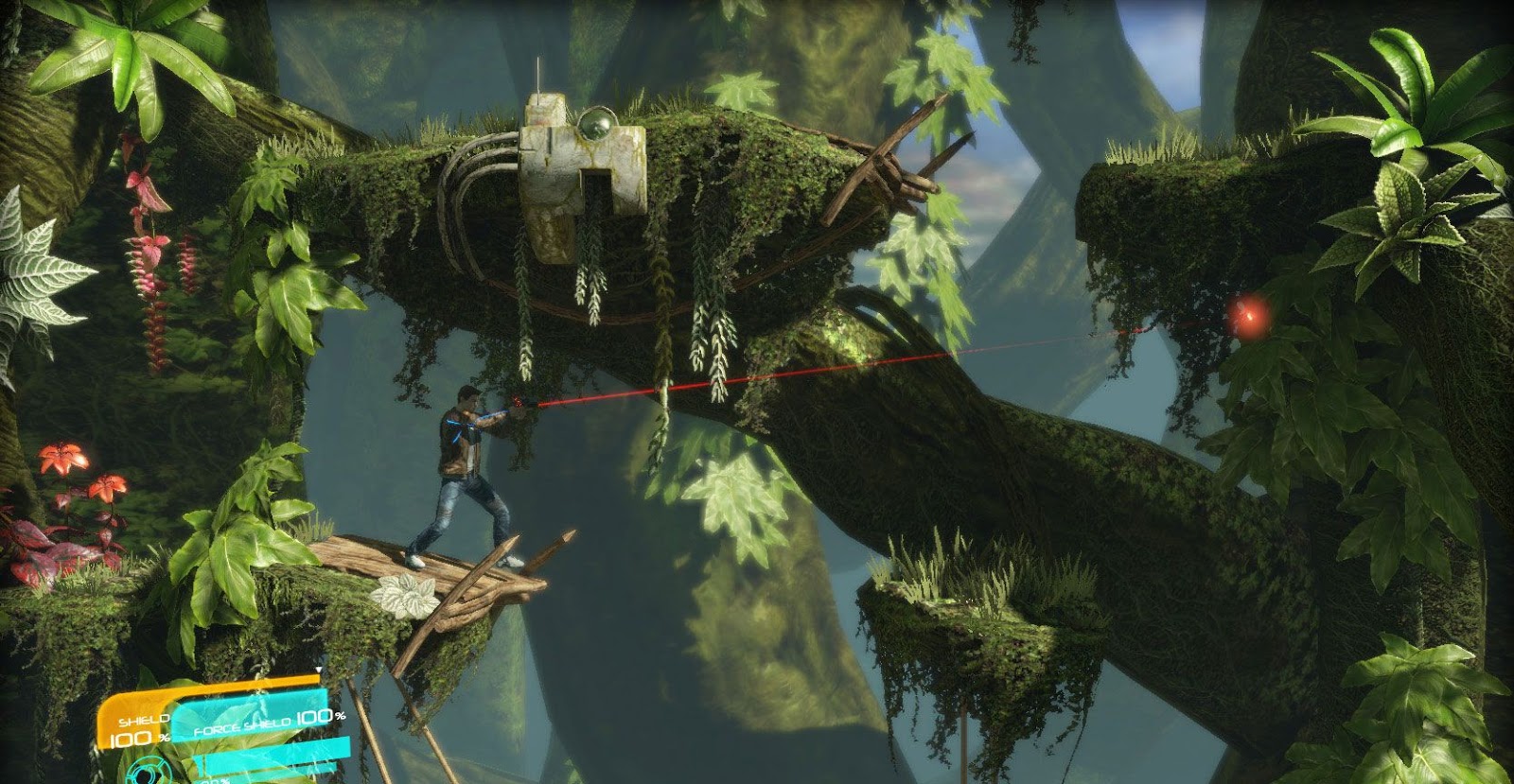Screen dimensions: 1514x784
Task: Click the small white arrow above the HUD
Action: tap(317, 669)
